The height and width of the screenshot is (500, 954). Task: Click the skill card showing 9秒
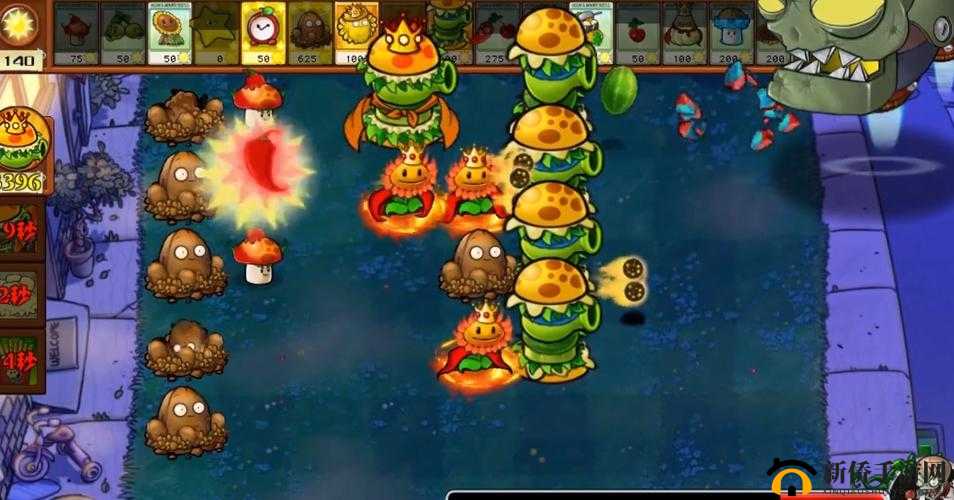(21, 232)
